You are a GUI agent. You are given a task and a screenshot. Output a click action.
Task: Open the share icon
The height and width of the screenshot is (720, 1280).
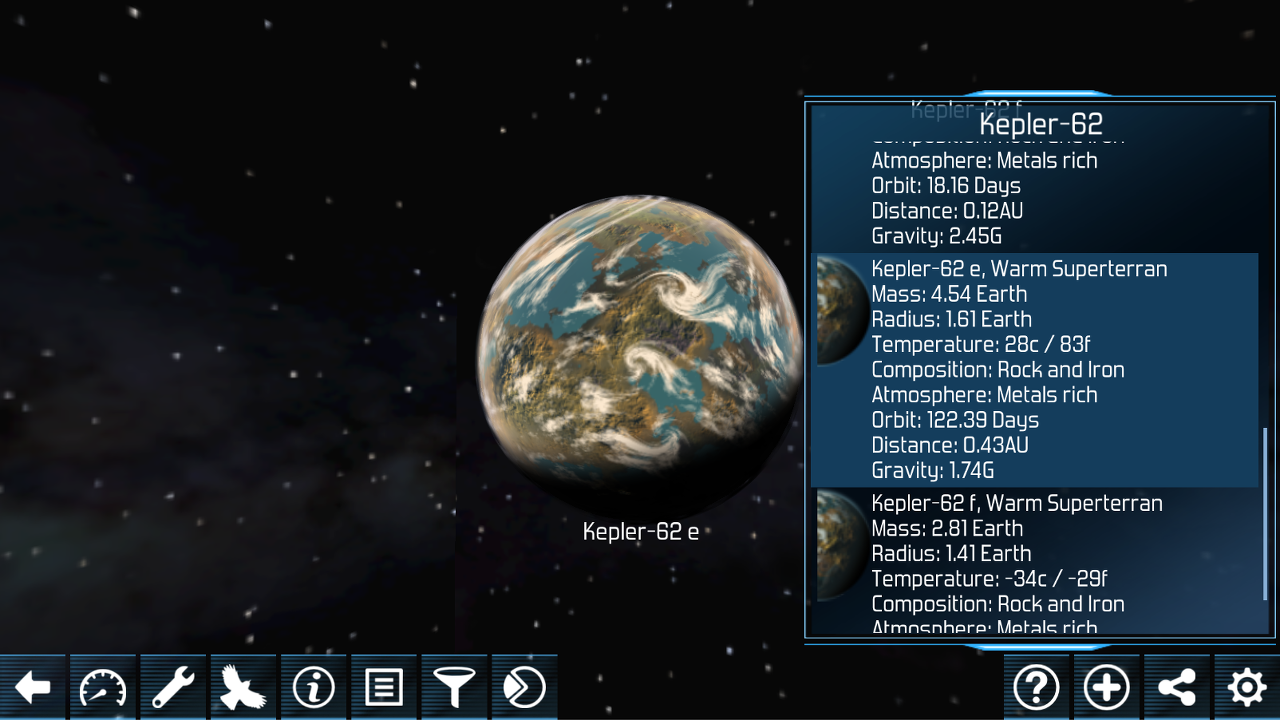1176,687
